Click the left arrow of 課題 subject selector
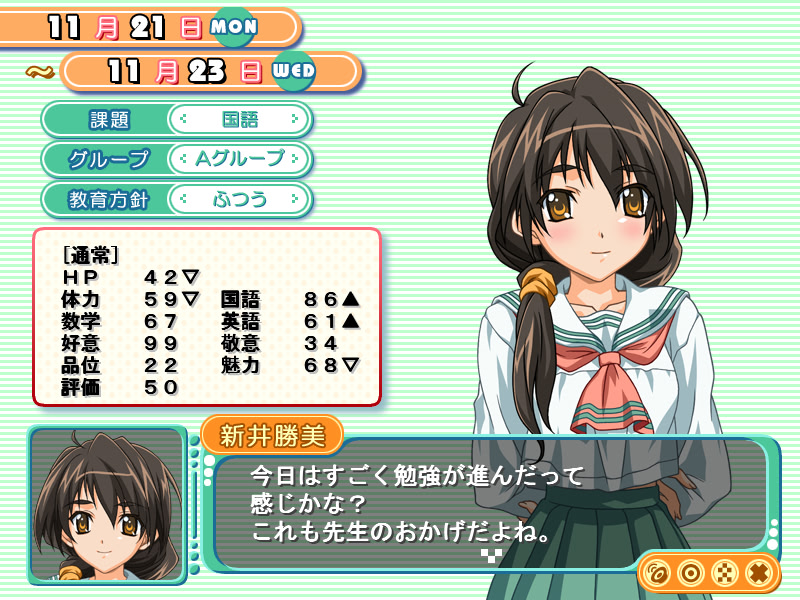The width and height of the screenshot is (800, 600). click(x=183, y=119)
